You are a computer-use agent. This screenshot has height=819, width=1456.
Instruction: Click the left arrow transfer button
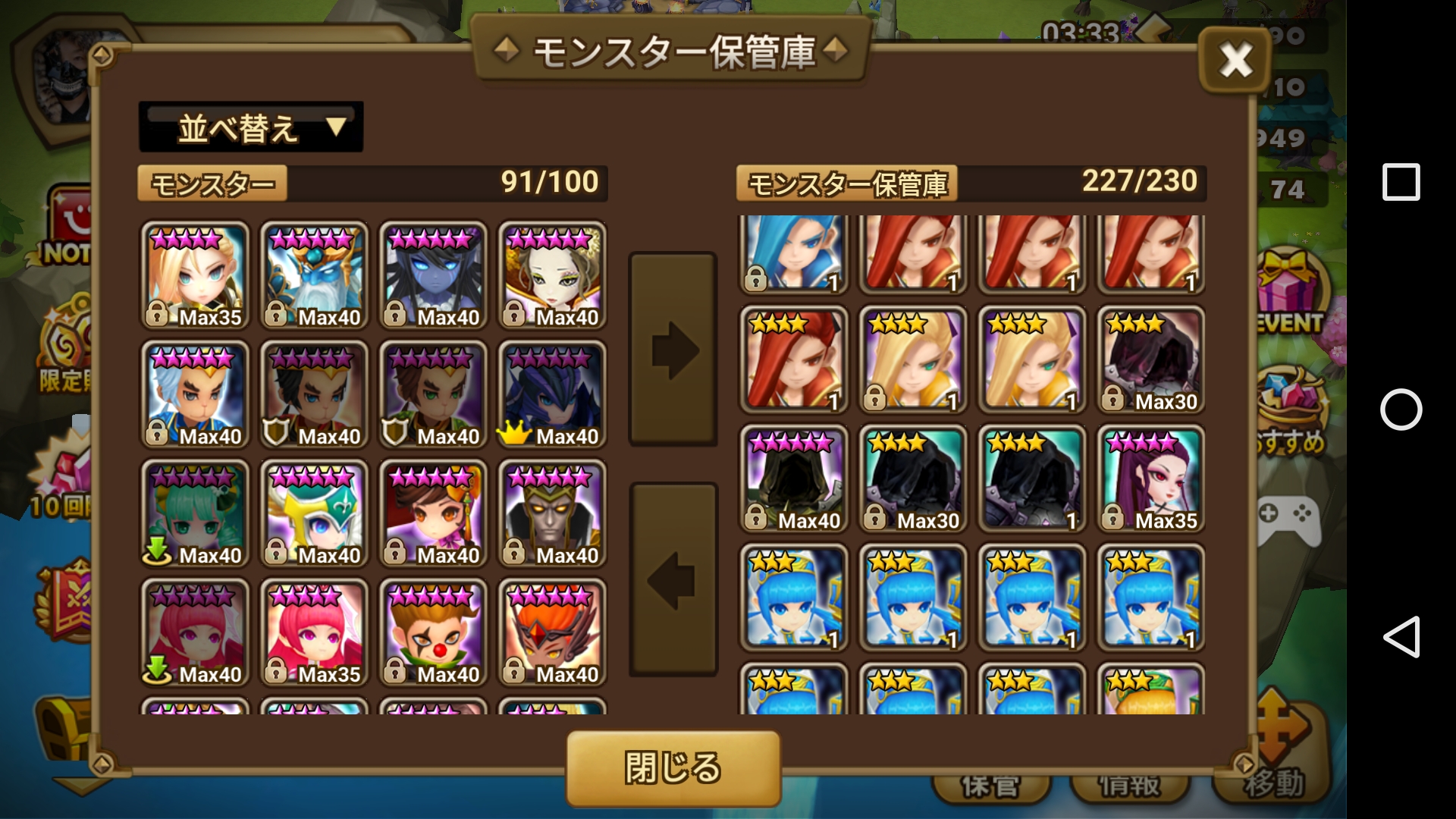click(x=673, y=580)
